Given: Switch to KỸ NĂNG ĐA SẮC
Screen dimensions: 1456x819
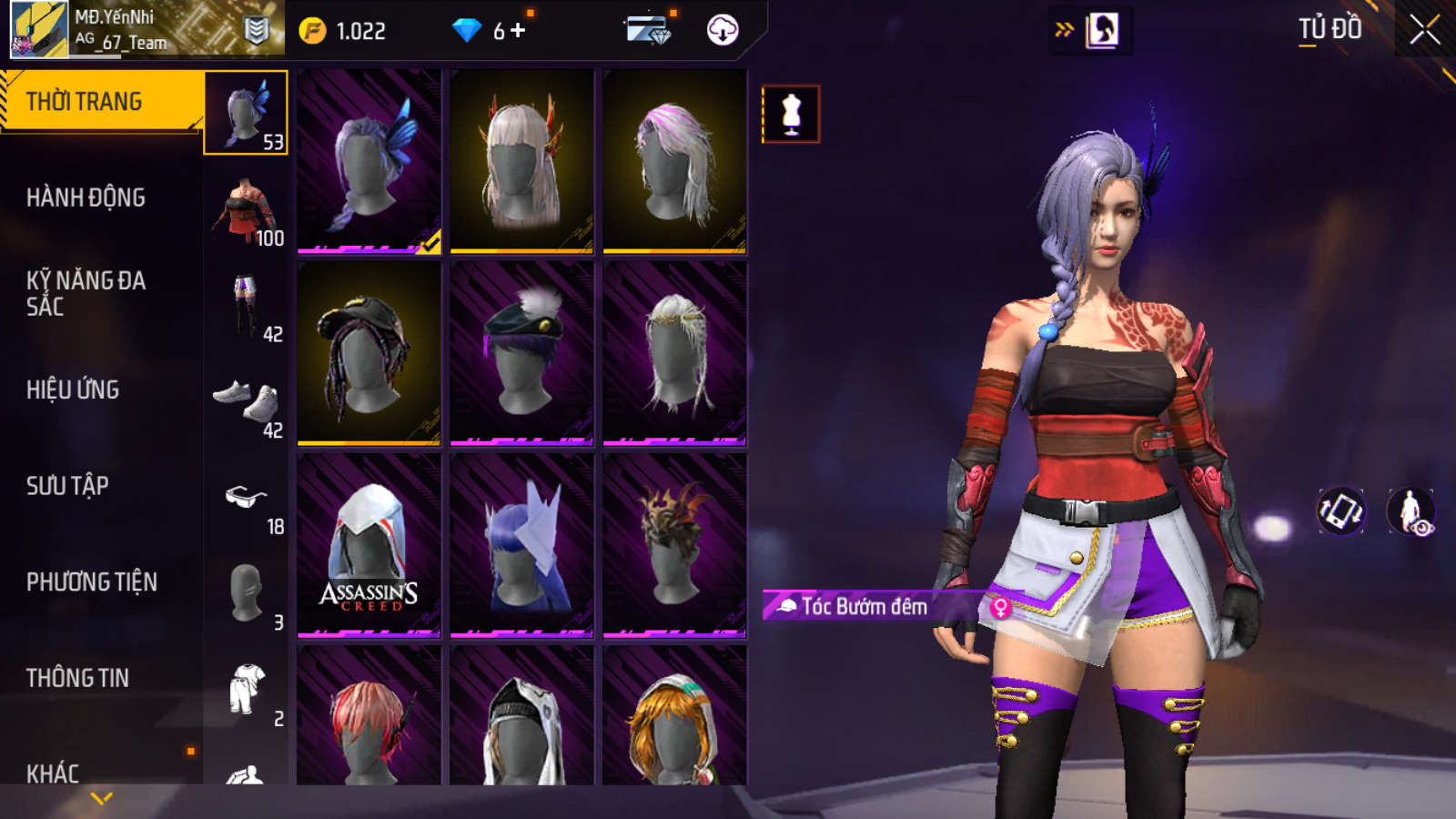Looking at the screenshot, I should point(86,293).
